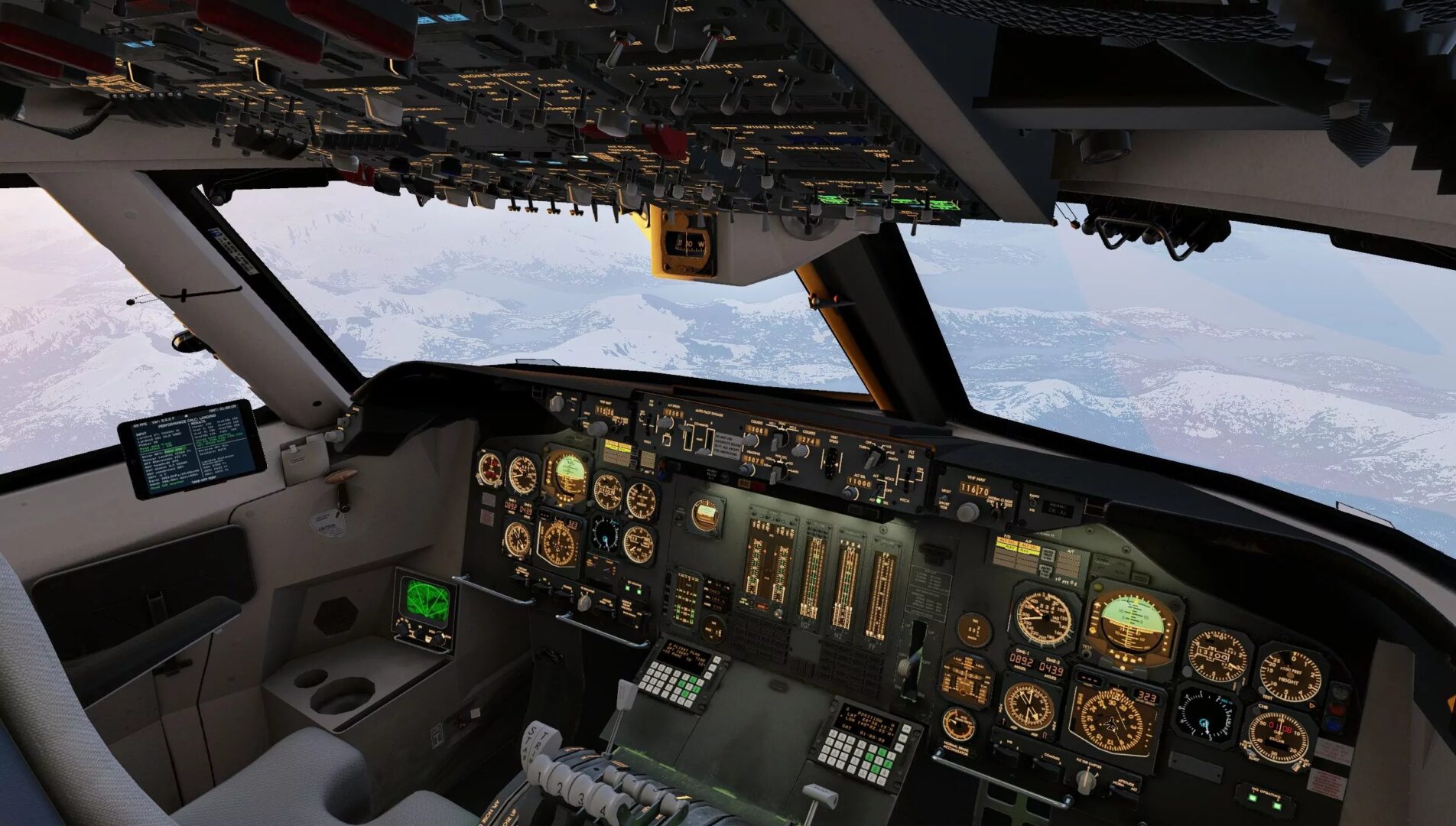The image size is (1456, 826).
Task: Turn the VHF NAV knob under 116.70
Action: [x=969, y=510]
